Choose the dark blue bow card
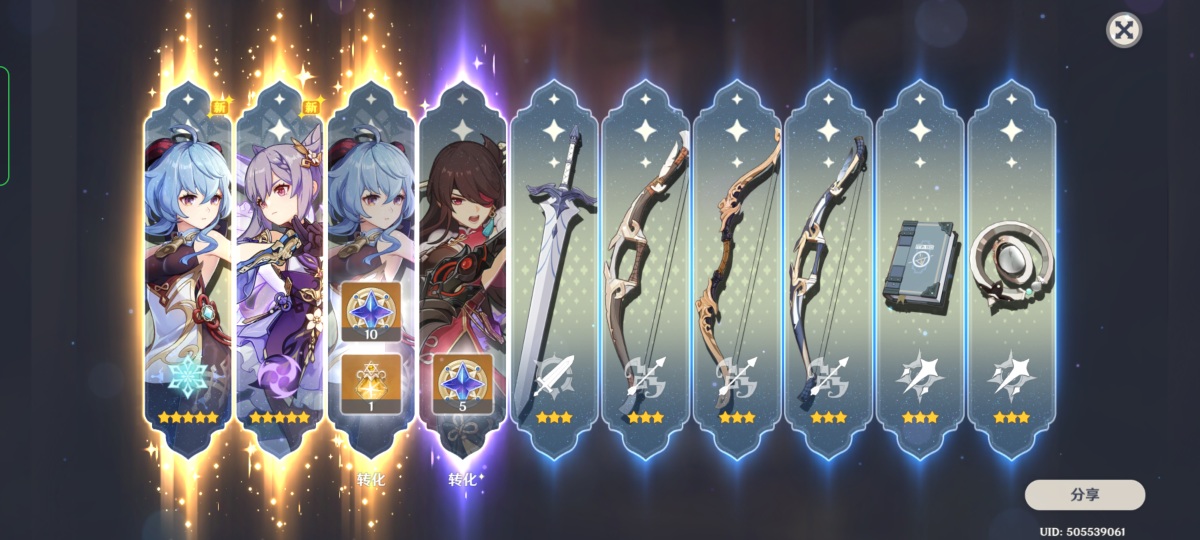The width and height of the screenshot is (1200, 540). coord(829,270)
